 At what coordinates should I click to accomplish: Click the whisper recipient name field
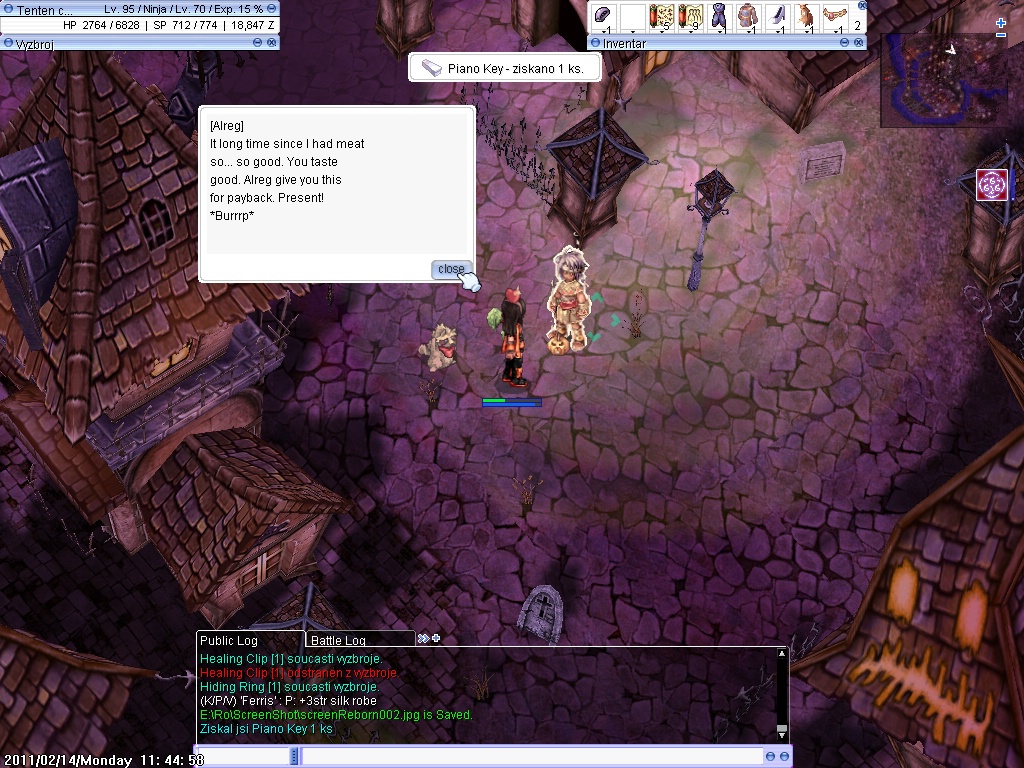[x=243, y=757]
